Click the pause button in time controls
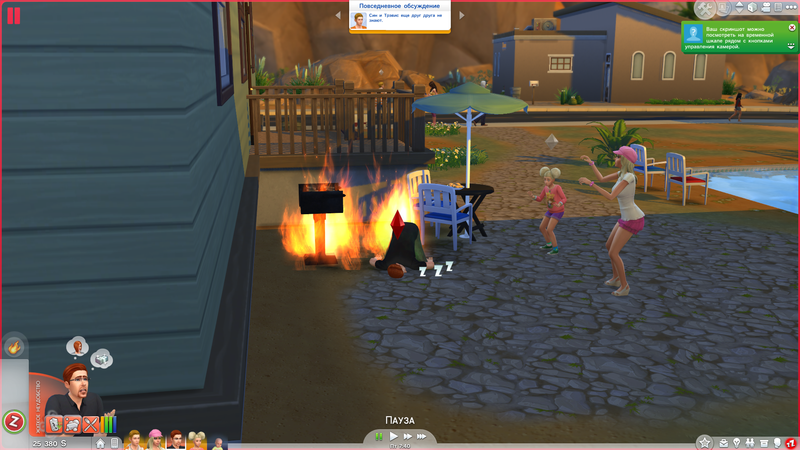This screenshot has height=450, width=800. coord(379,436)
